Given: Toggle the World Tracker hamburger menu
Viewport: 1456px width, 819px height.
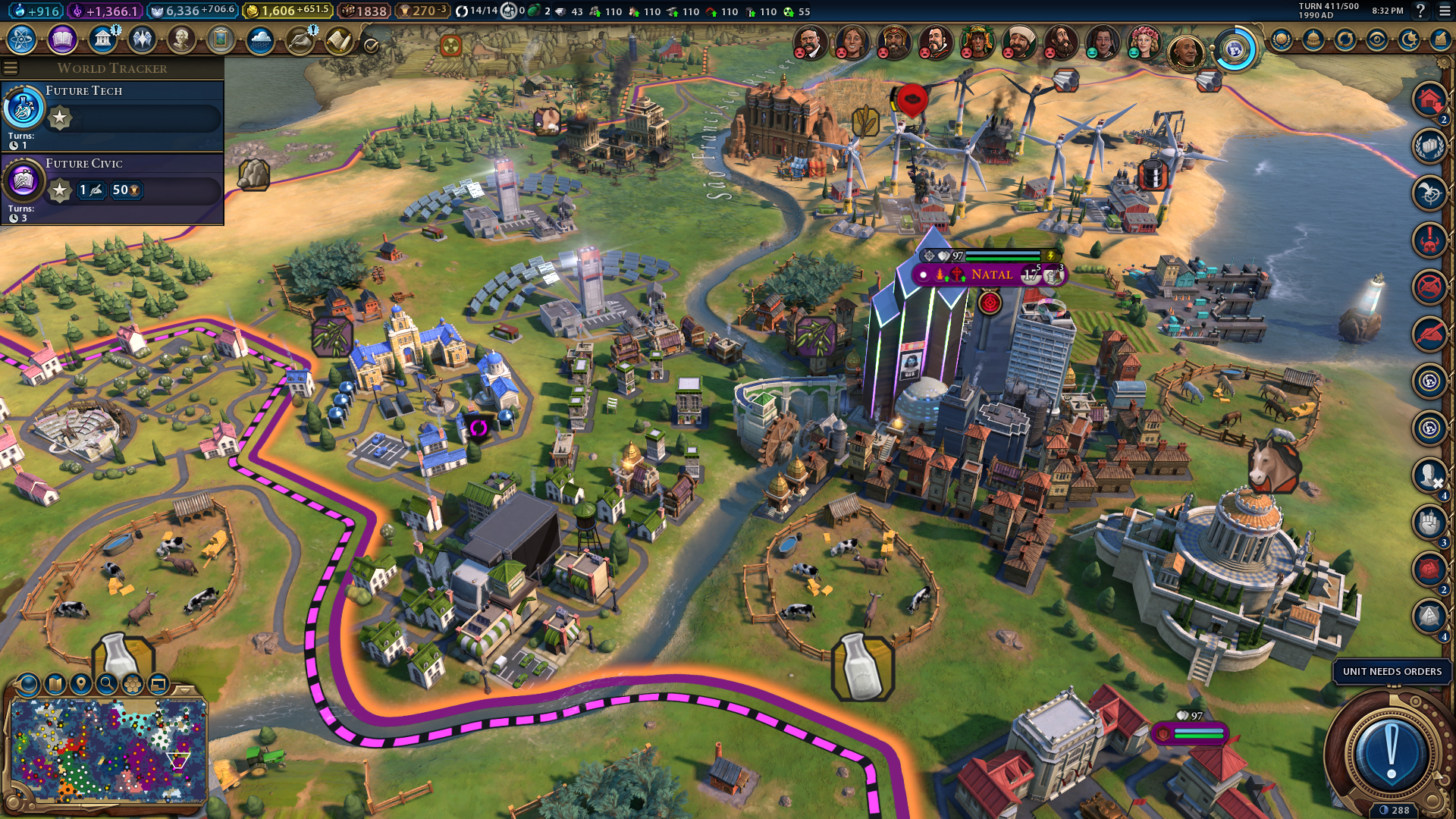Looking at the screenshot, I should pos(11,68).
